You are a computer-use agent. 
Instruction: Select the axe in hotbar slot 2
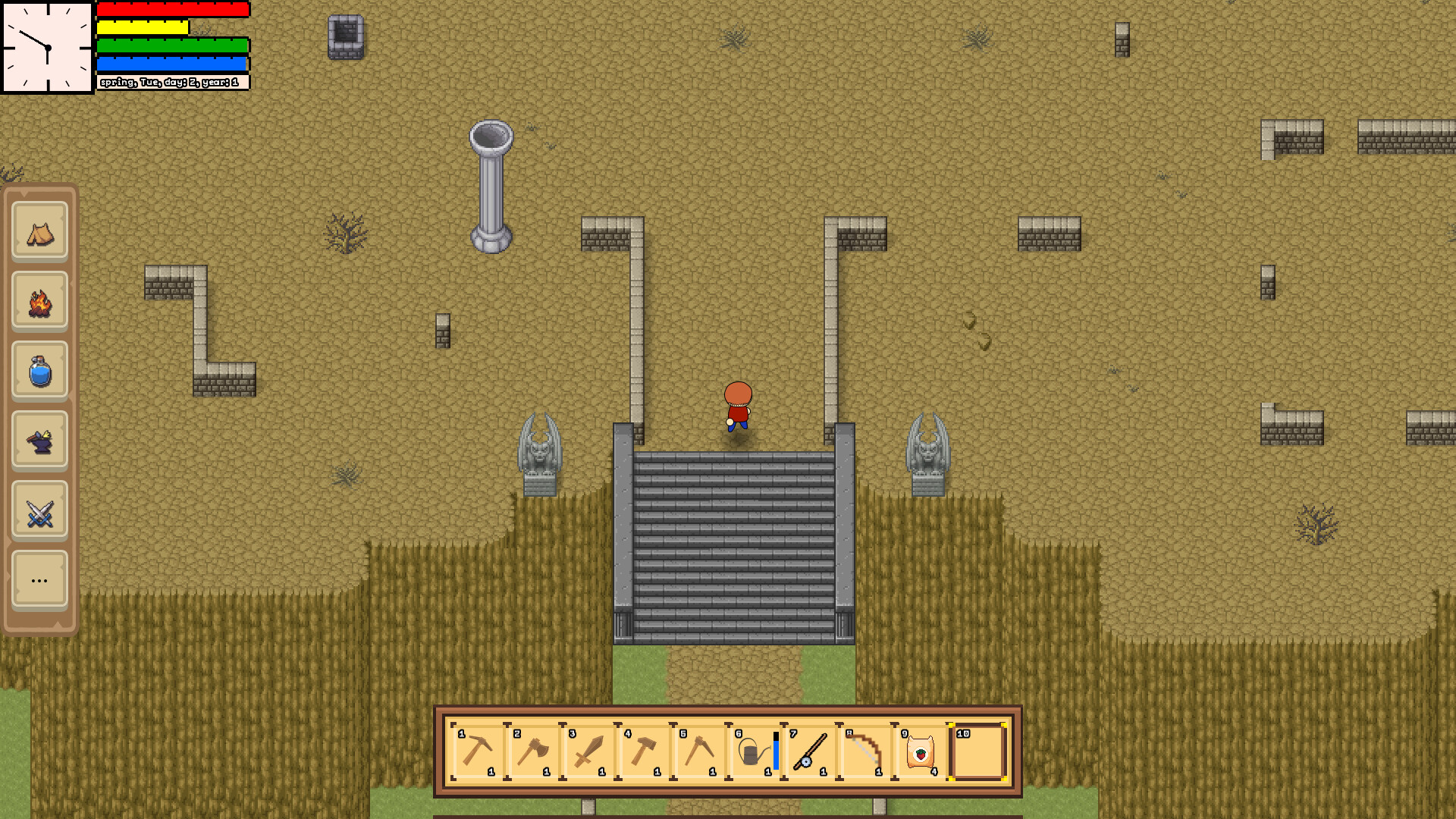[x=533, y=751]
